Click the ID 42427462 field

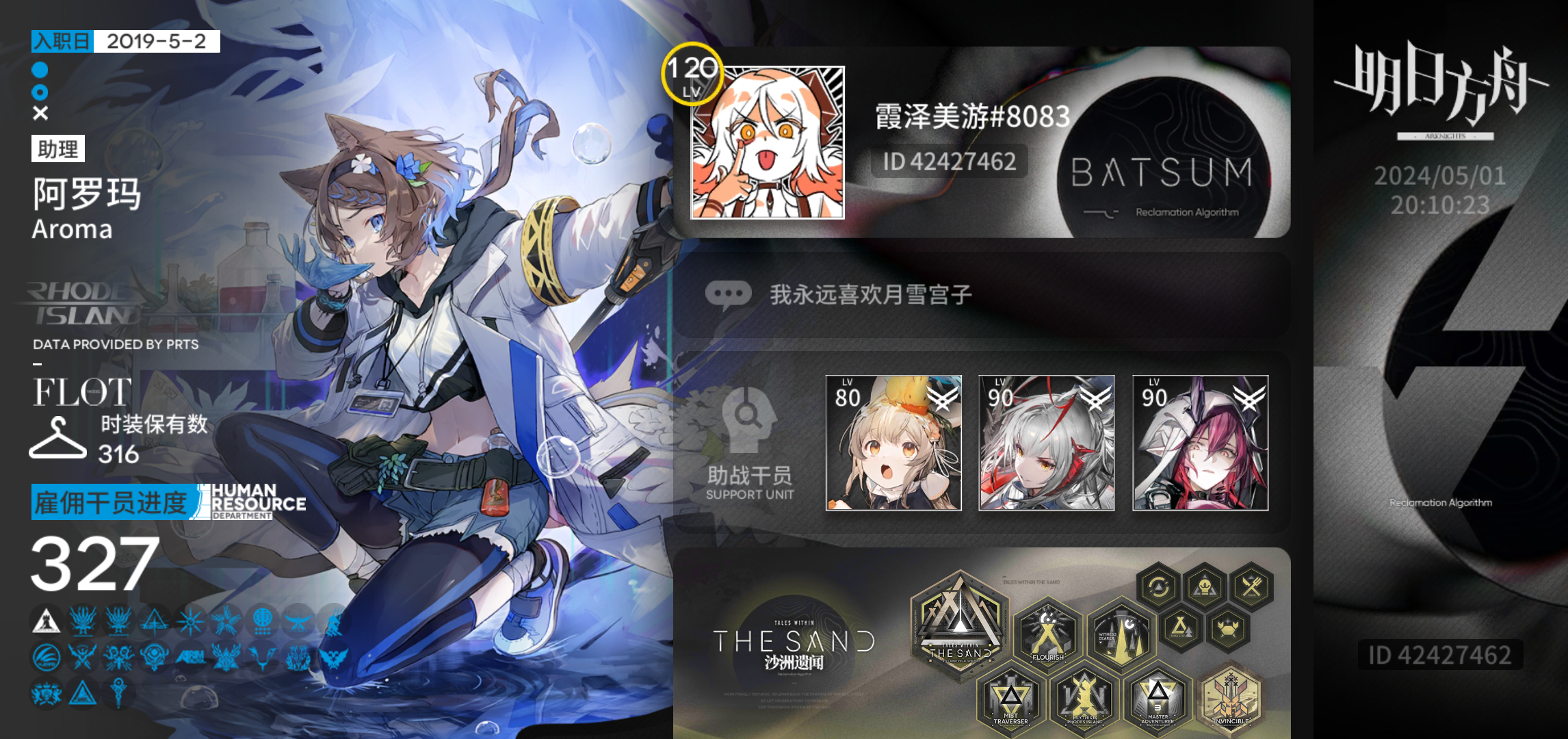[946, 162]
